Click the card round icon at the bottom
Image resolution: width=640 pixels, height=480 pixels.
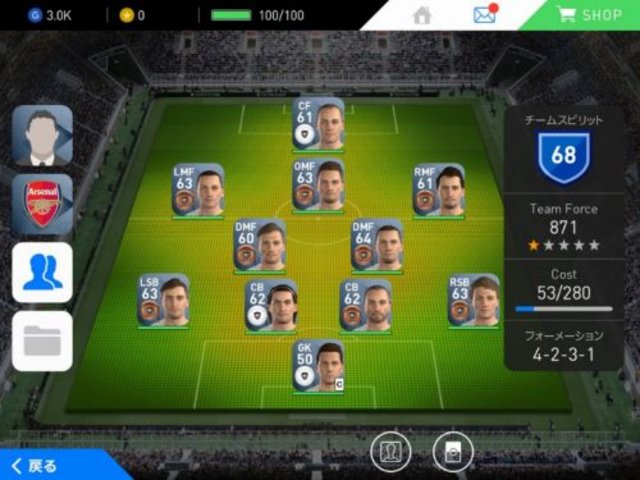pyautogui.click(x=452, y=453)
